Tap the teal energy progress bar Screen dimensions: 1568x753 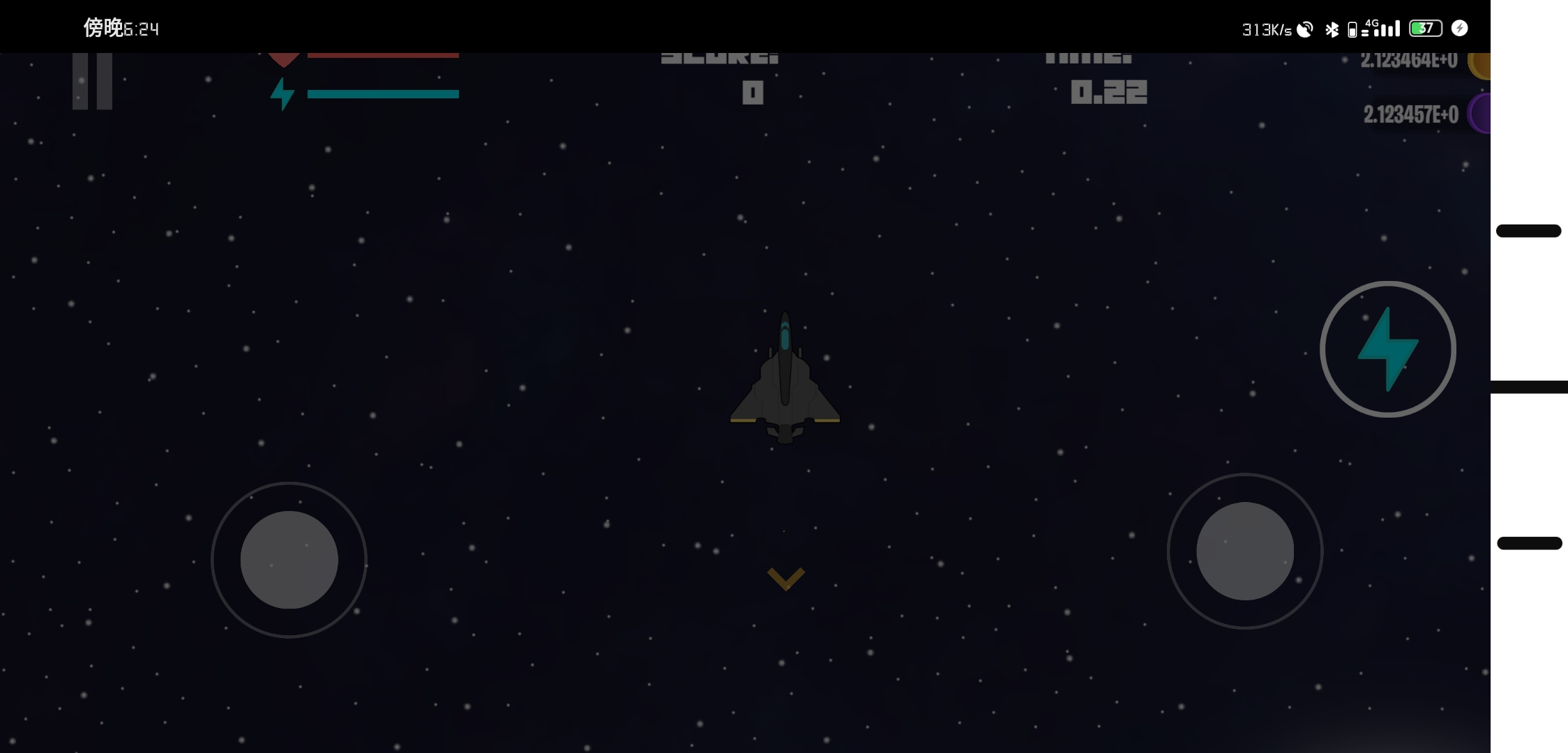[x=382, y=93]
